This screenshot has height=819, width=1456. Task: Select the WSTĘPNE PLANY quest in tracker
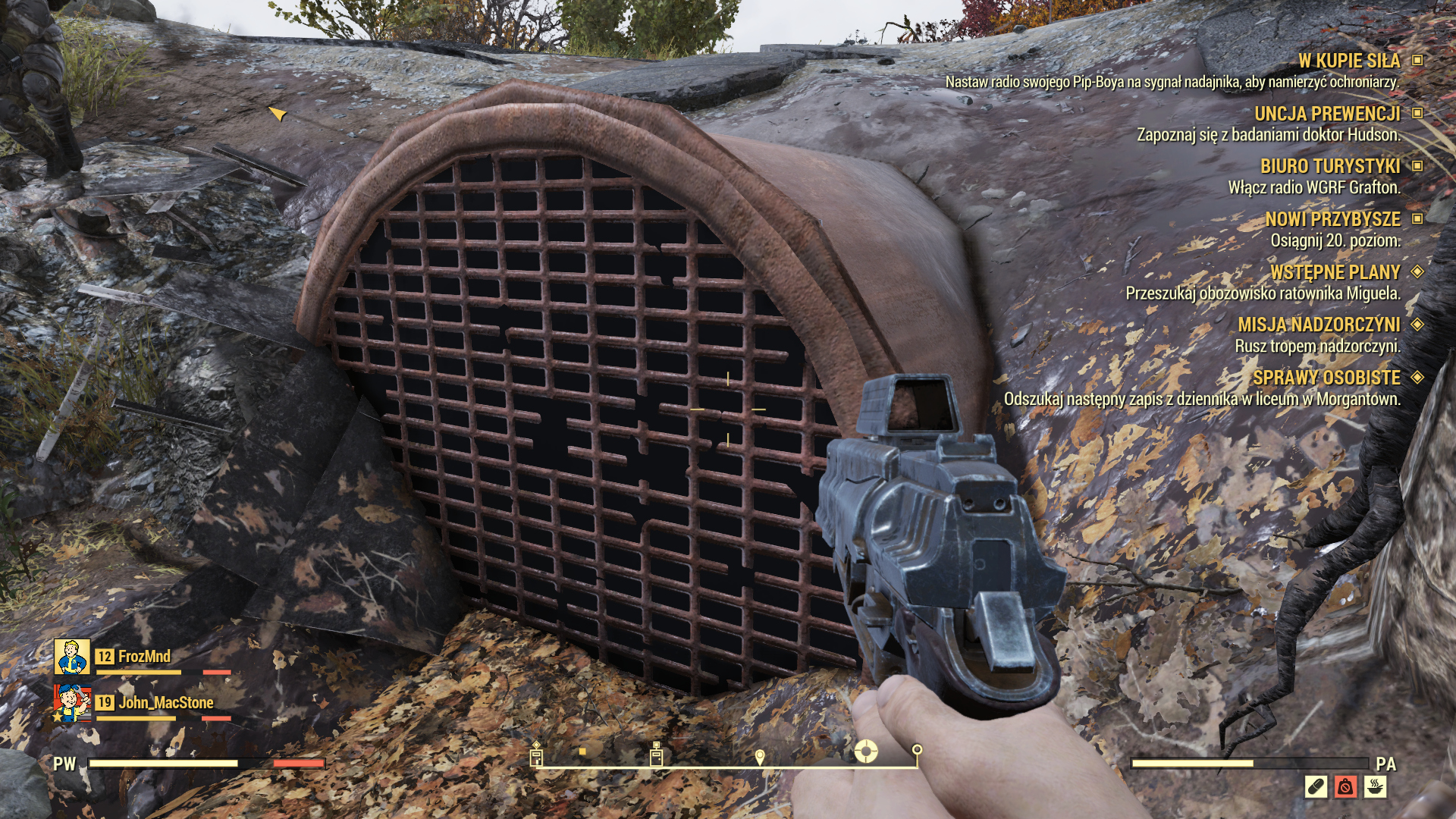tap(1335, 271)
